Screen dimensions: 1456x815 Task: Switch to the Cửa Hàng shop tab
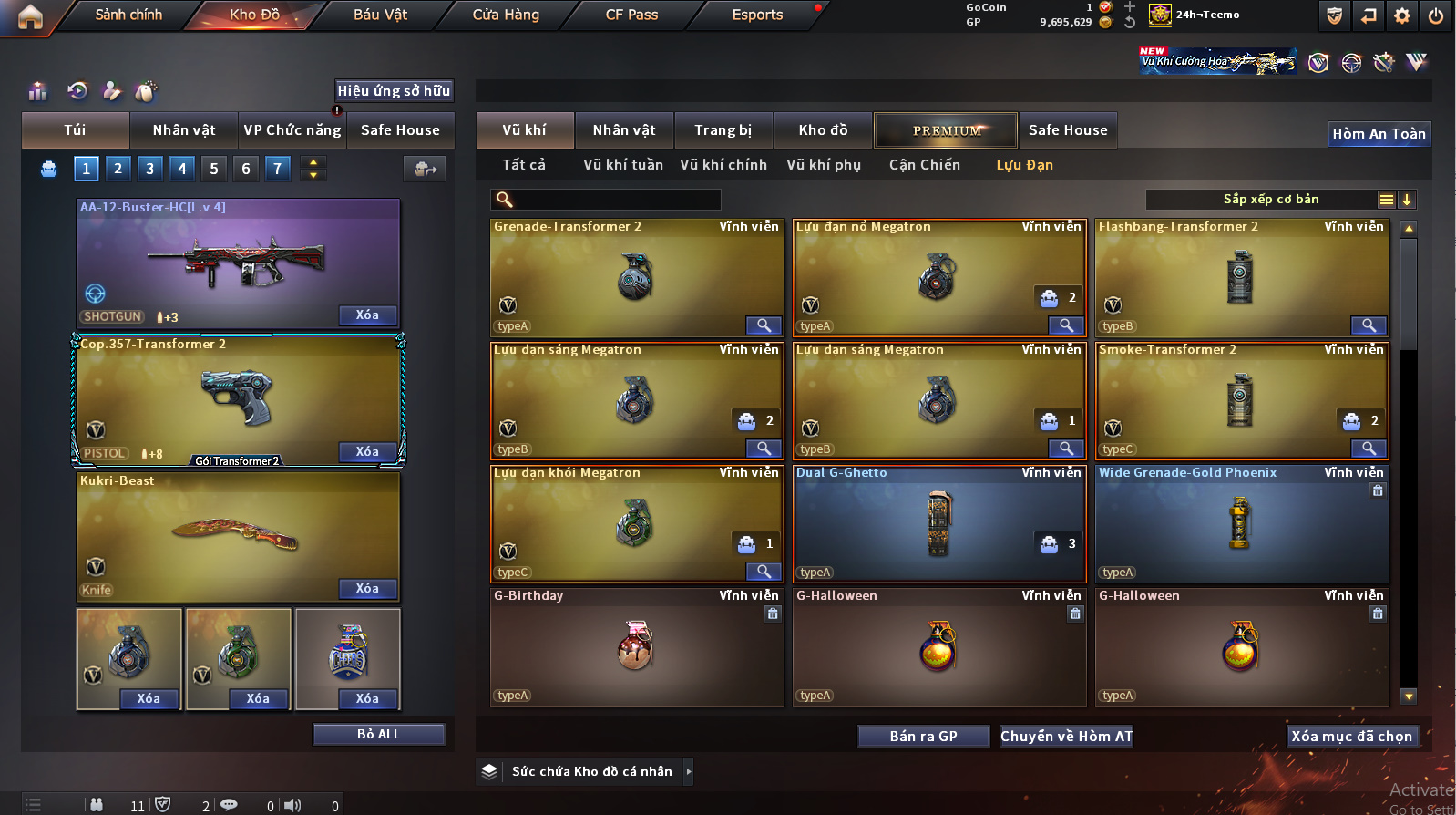point(506,15)
